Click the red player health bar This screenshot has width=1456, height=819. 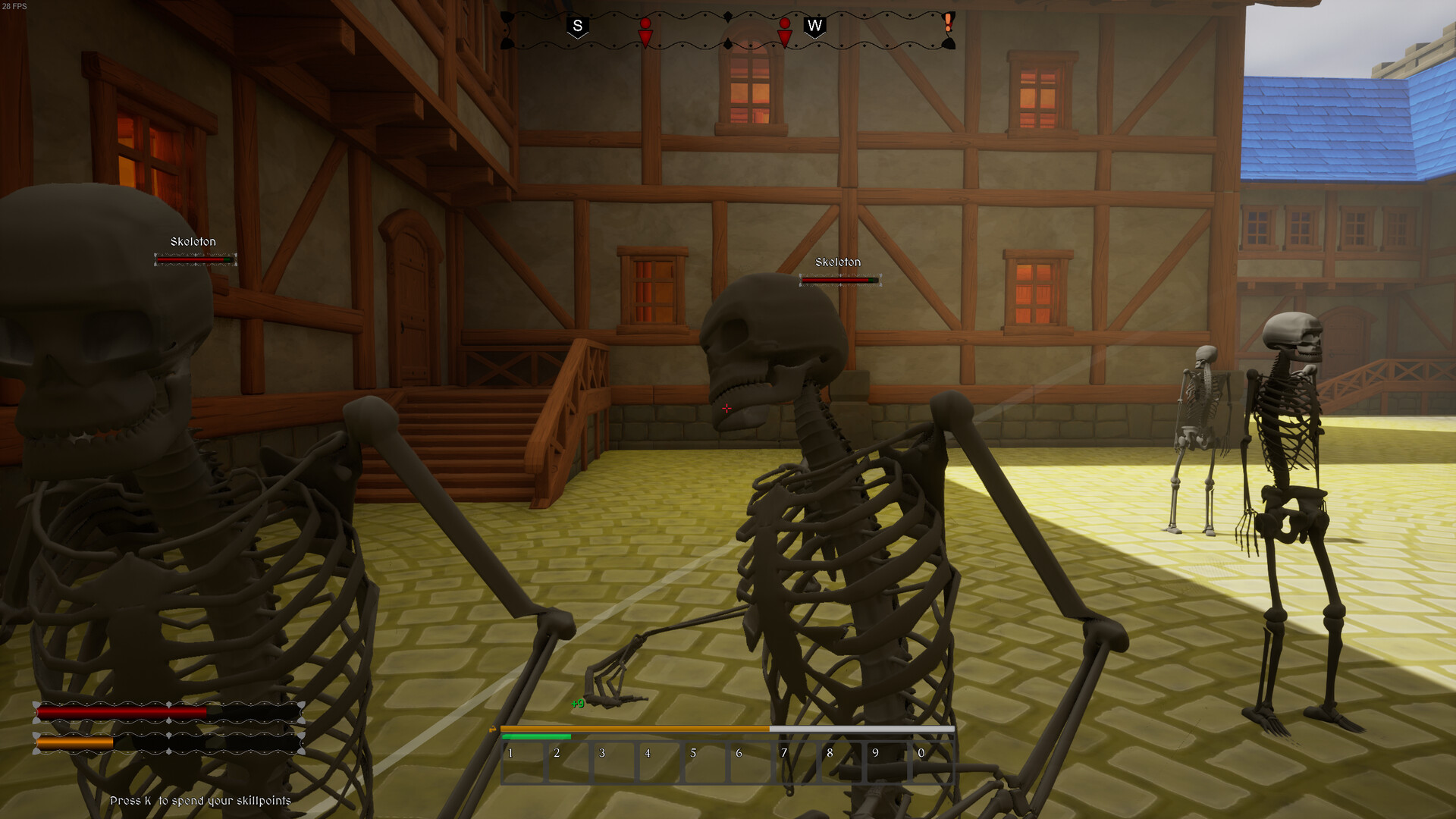point(121,713)
